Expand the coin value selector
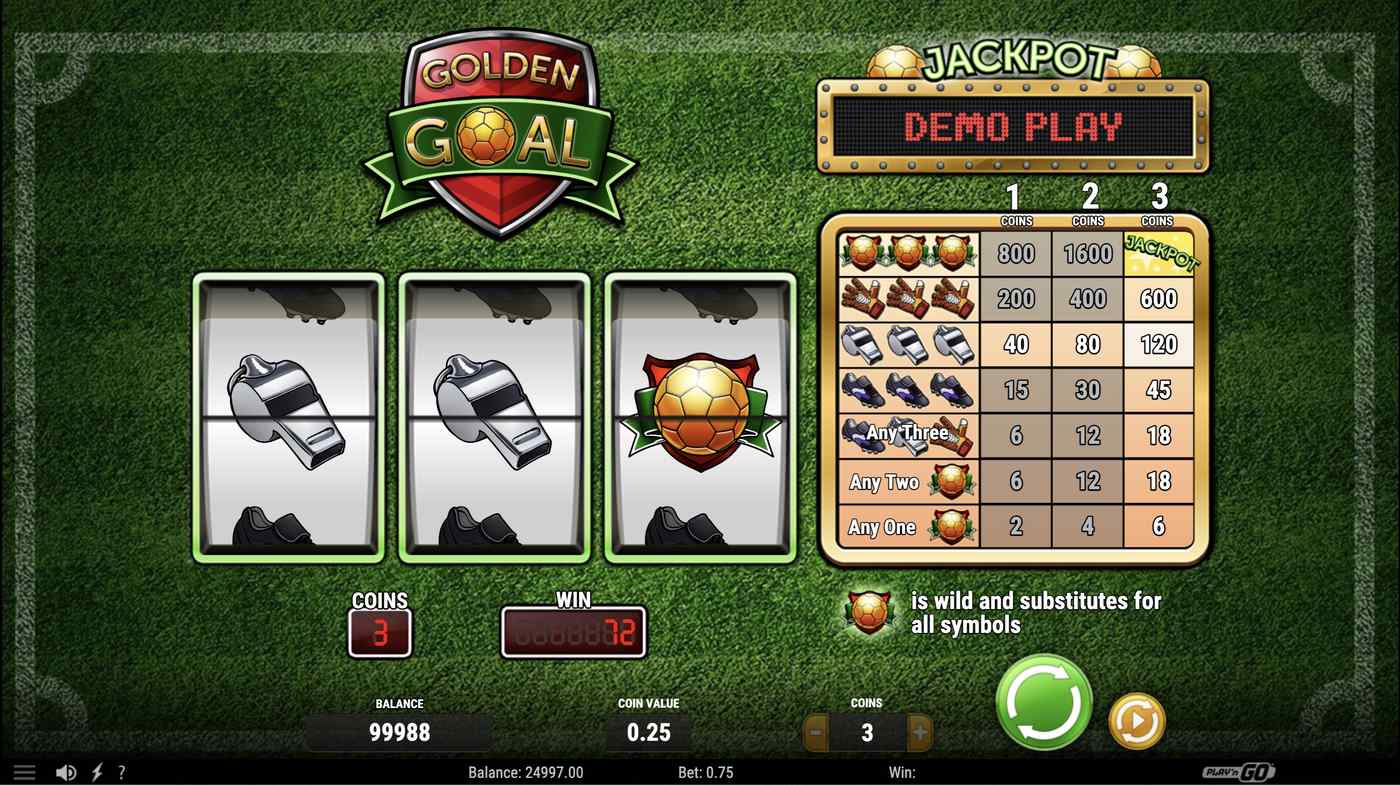The width and height of the screenshot is (1400, 785). click(x=648, y=732)
